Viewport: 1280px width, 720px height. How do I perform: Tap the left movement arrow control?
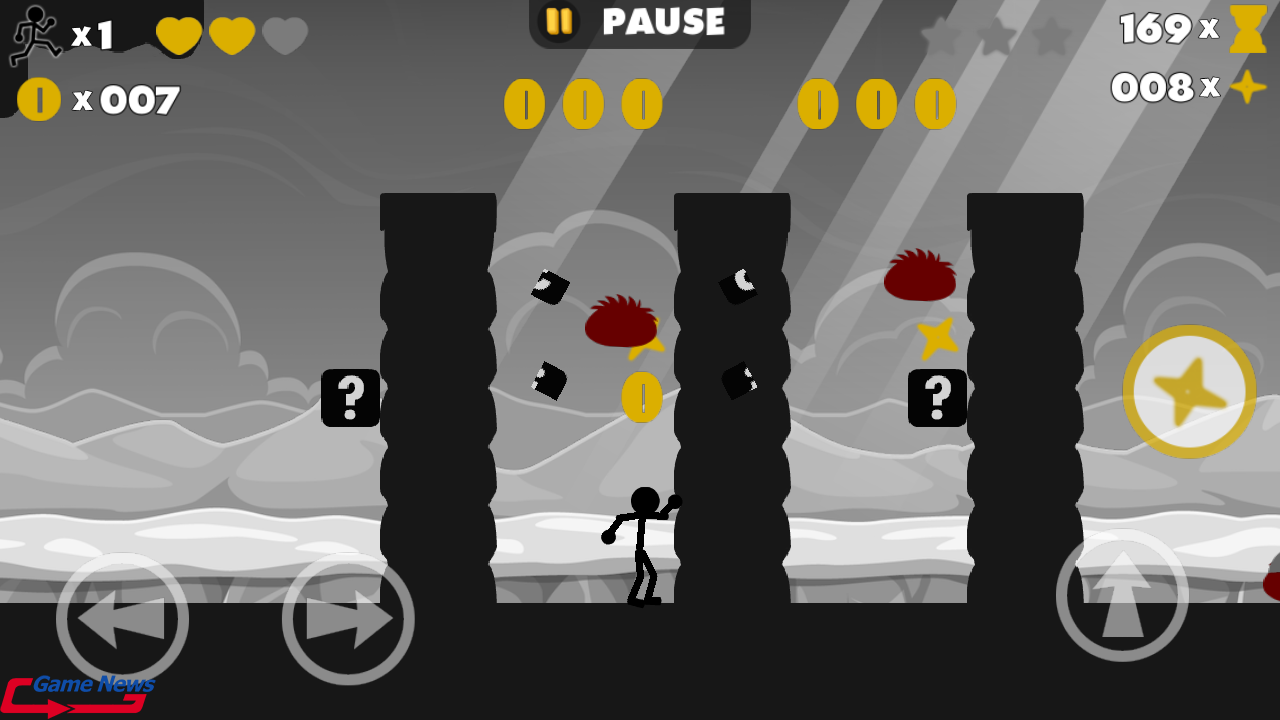(x=122, y=618)
